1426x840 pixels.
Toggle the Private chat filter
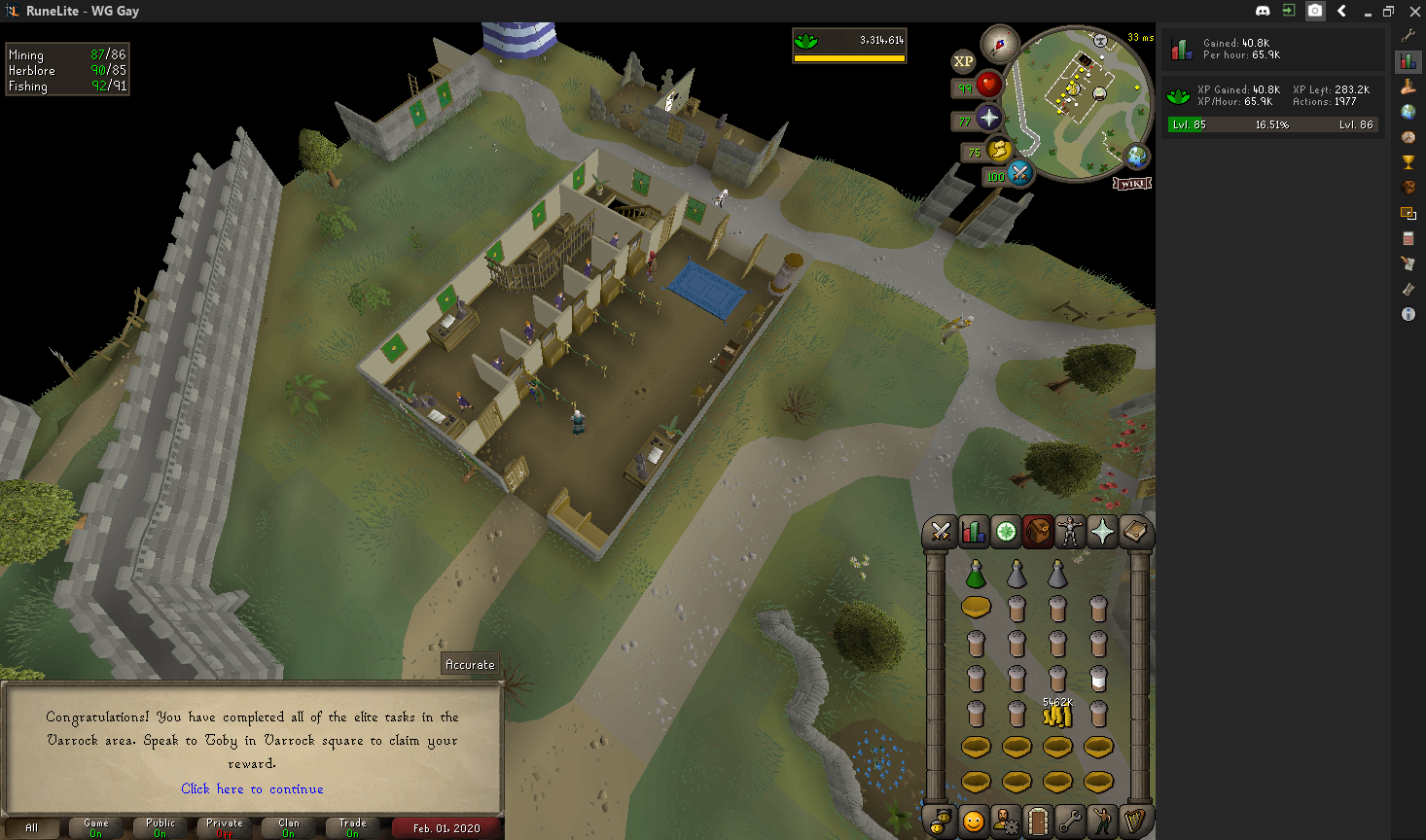point(225,827)
